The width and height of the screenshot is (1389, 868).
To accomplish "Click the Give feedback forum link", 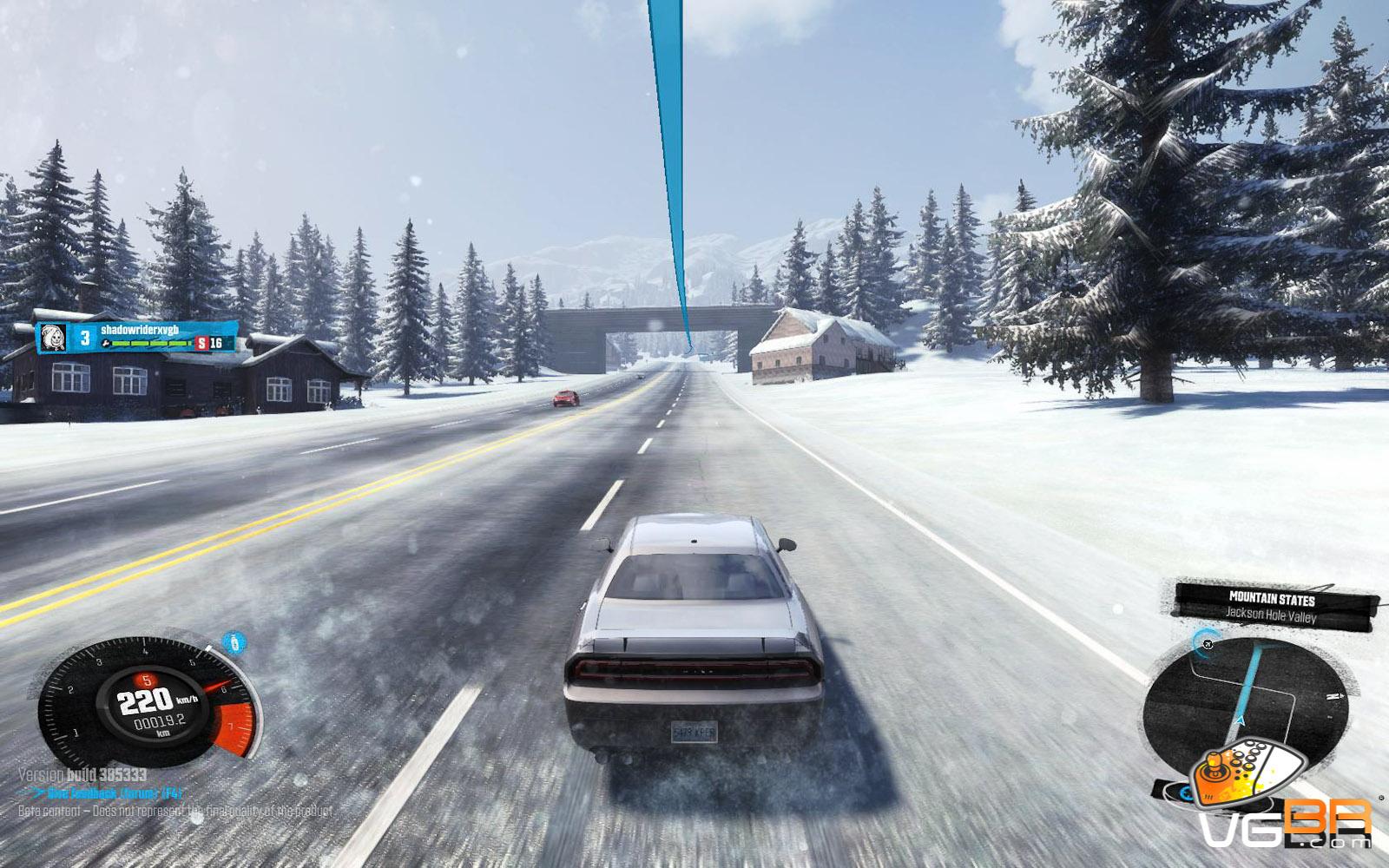I will coord(113,792).
